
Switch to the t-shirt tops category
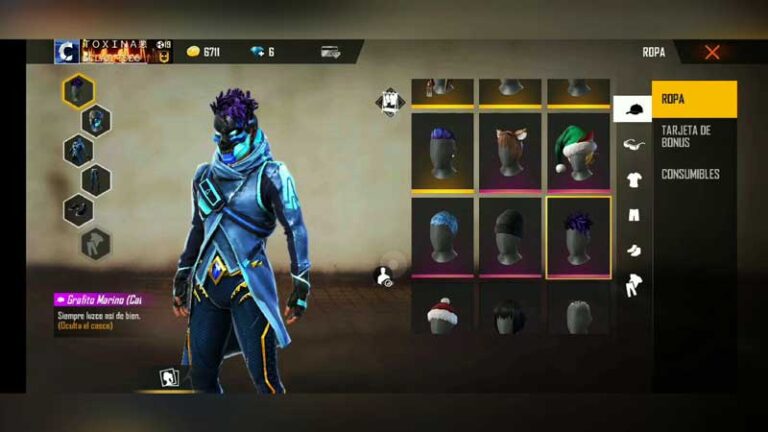(633, 180)
